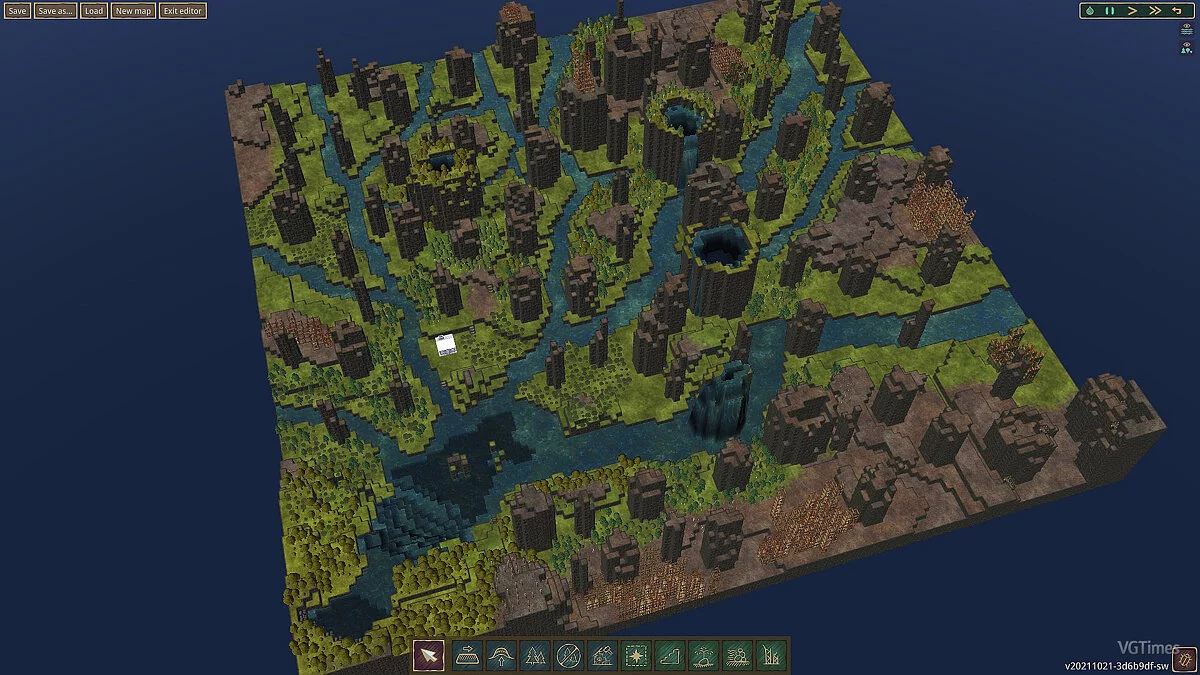Activate the raise terrain hill tool
Image resolution: width=1200 pixels, height=675 pixels.
[x=501, y=656]
